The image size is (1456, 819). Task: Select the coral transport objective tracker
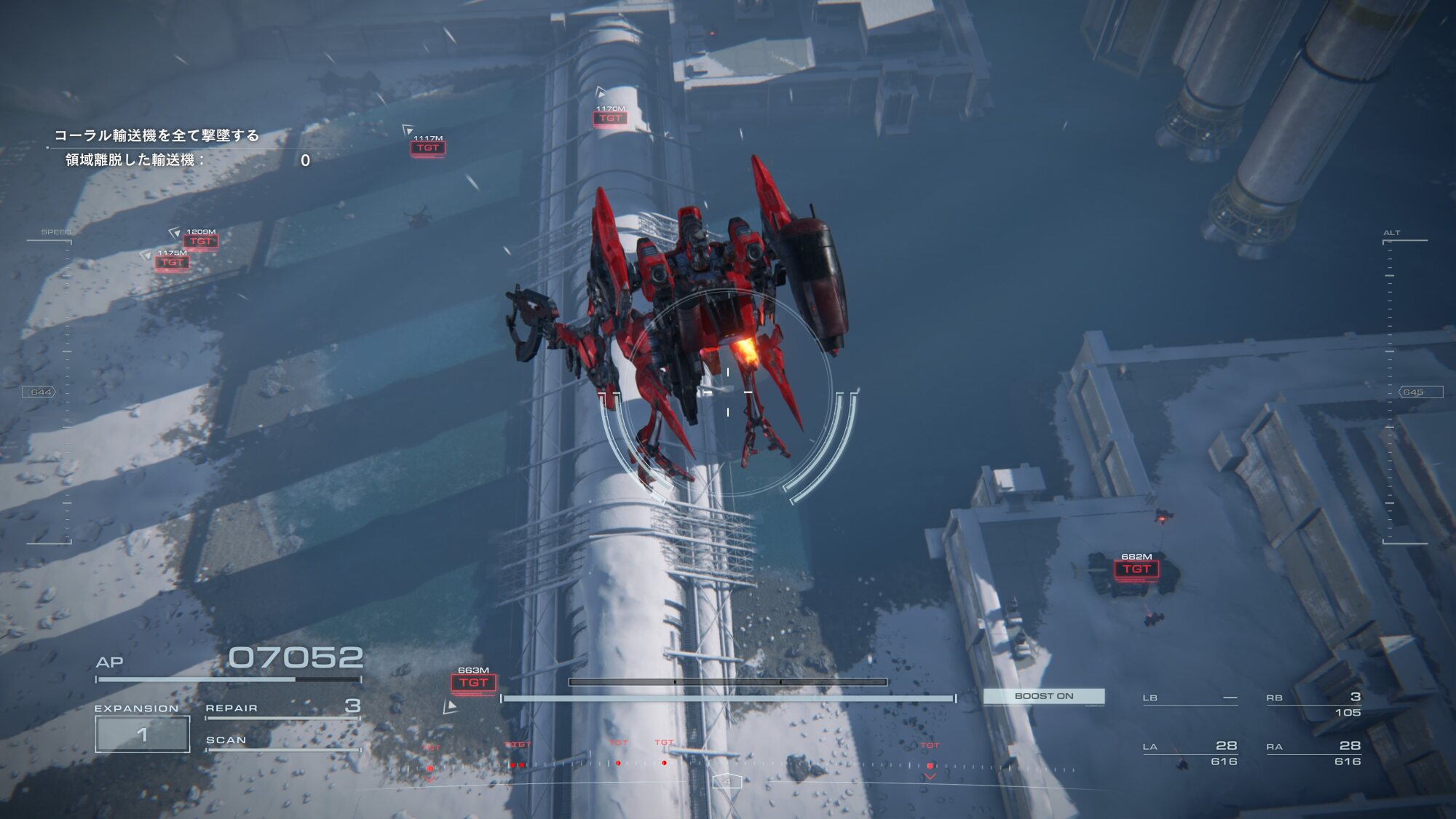pos(157,136)
